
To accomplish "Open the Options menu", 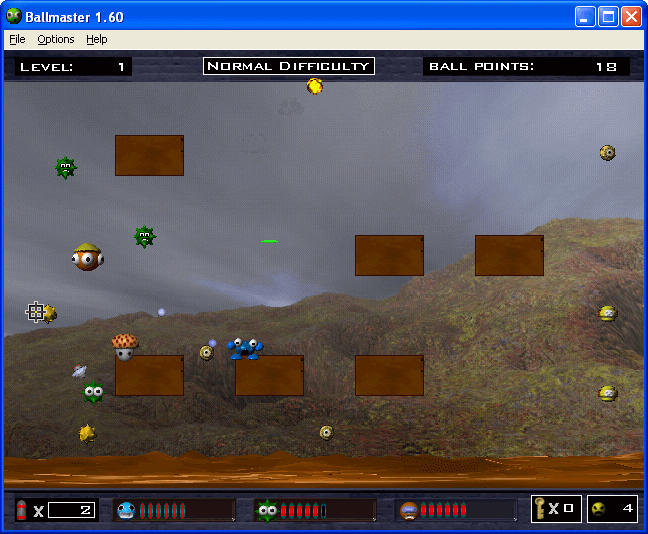I will (x=56, y=39).
